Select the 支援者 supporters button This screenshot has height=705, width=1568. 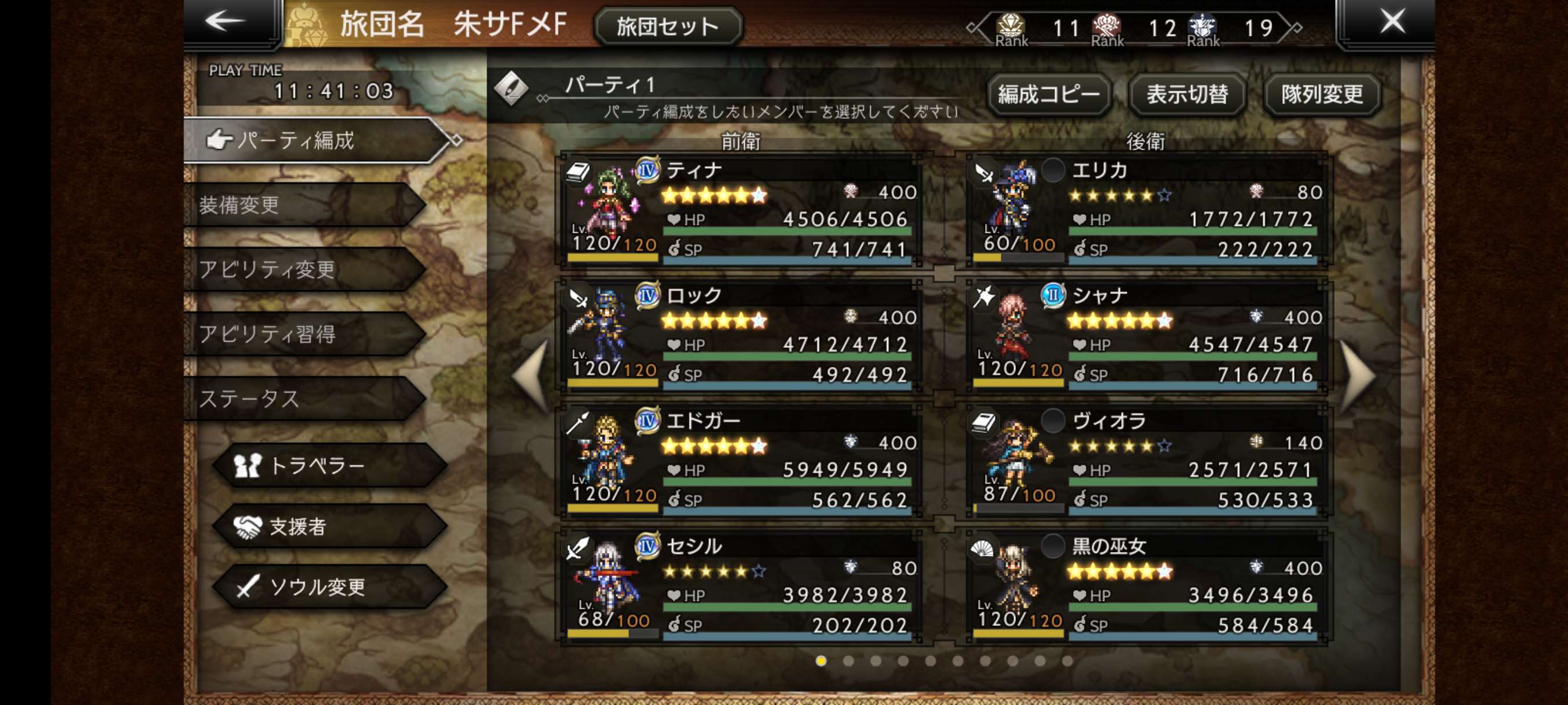(x=329, y=526)
